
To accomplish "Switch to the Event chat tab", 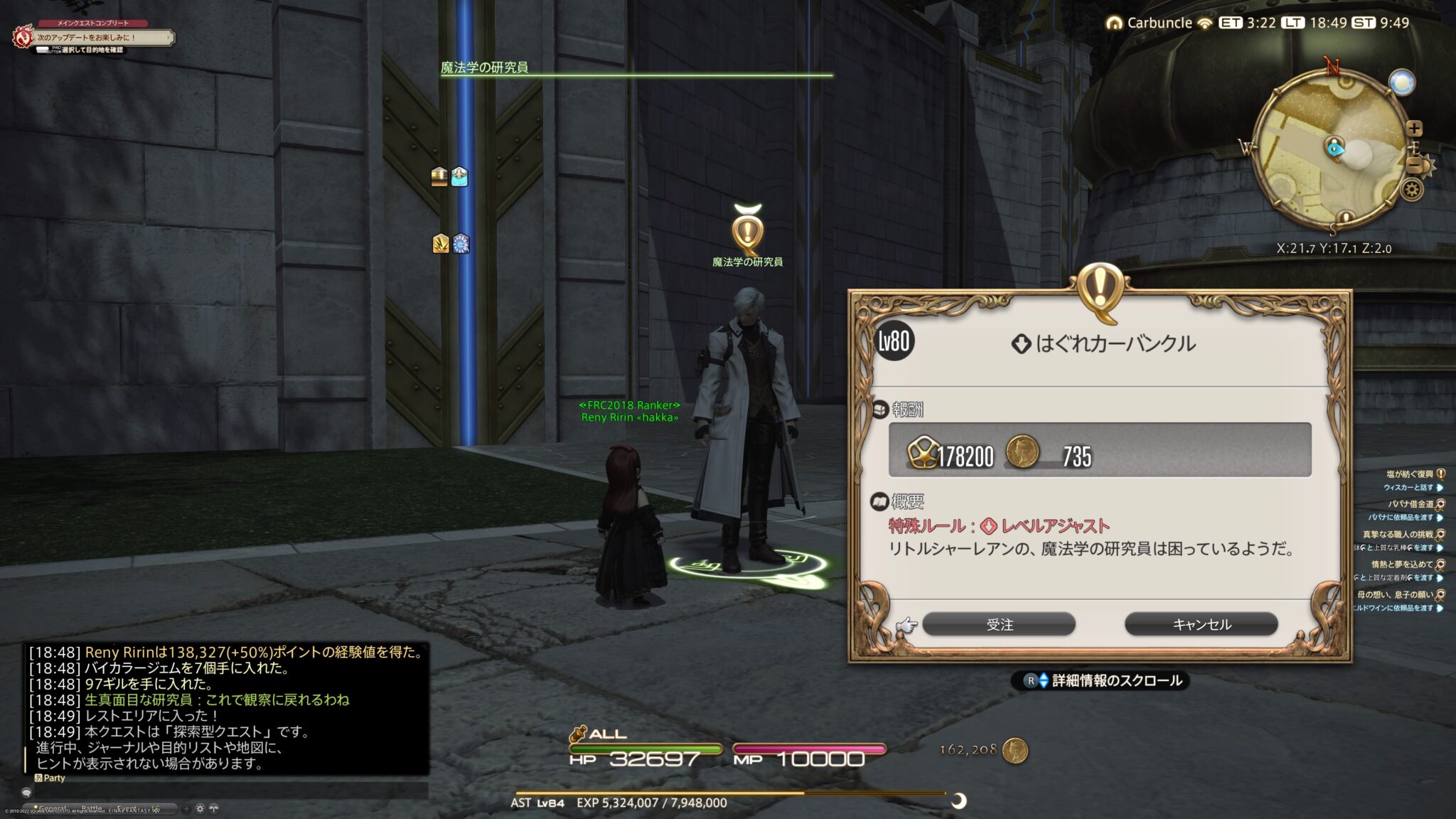I will (128, 808).
